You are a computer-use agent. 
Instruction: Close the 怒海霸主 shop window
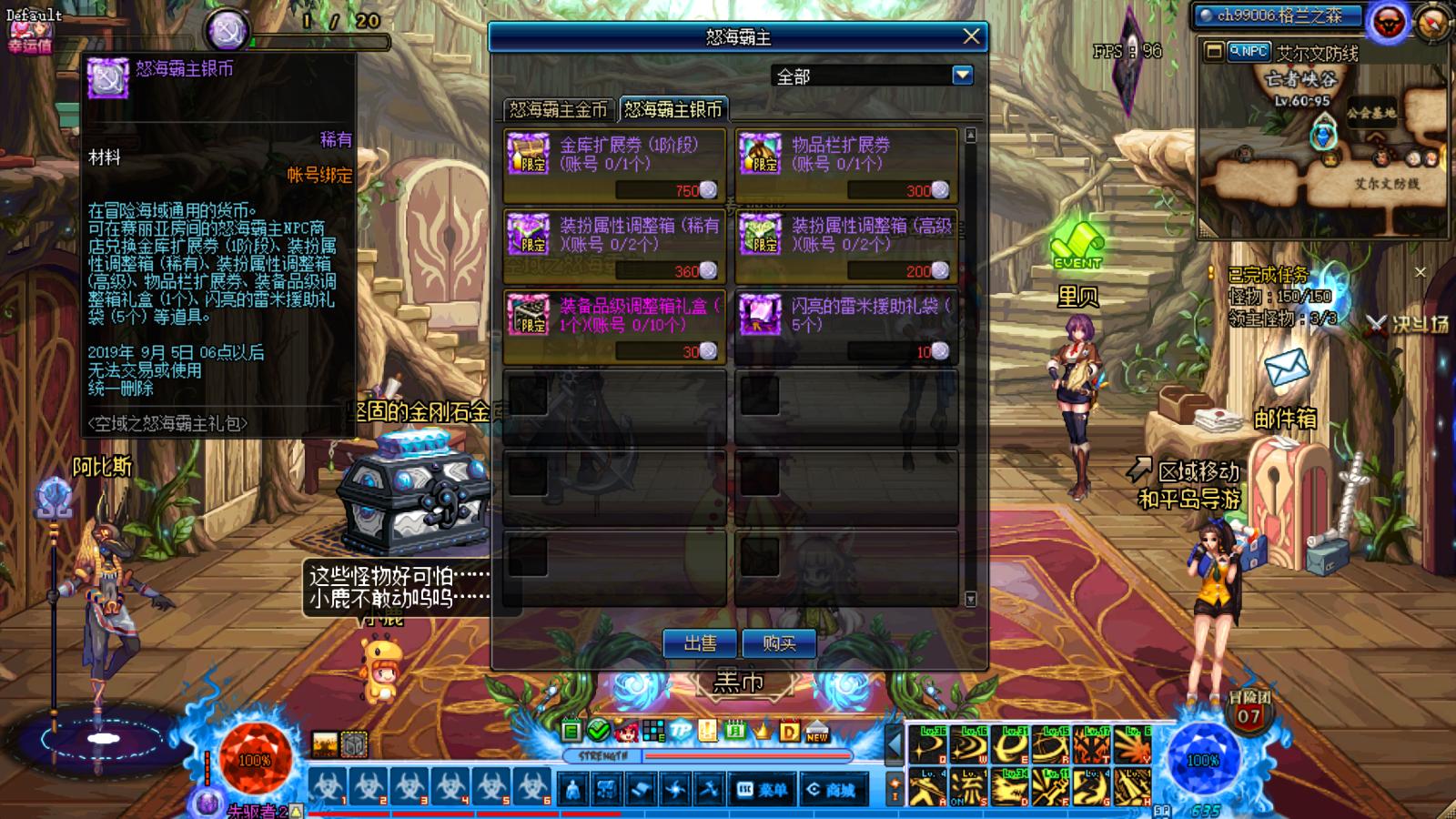pyautogui.click(x=971, y=36)
